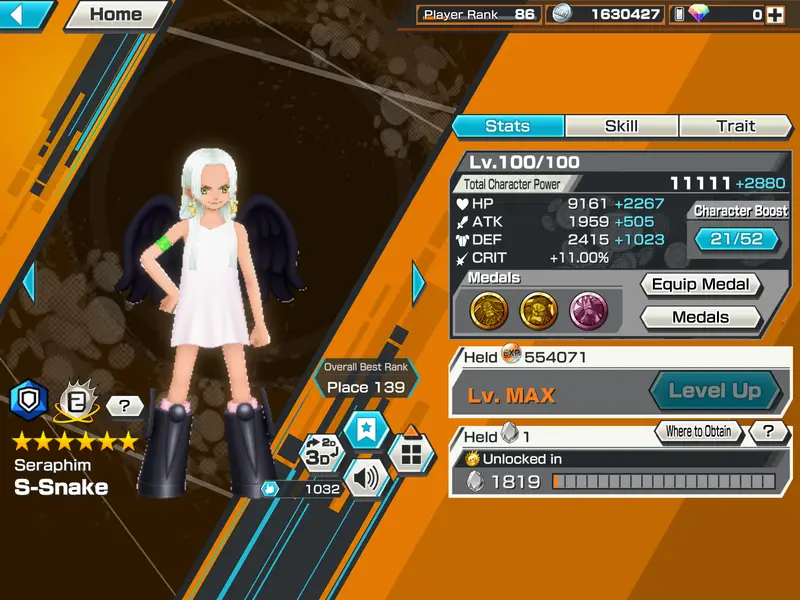Tap the star bookmark hexagon icon
800x600 pixels.
pos(366,429)
